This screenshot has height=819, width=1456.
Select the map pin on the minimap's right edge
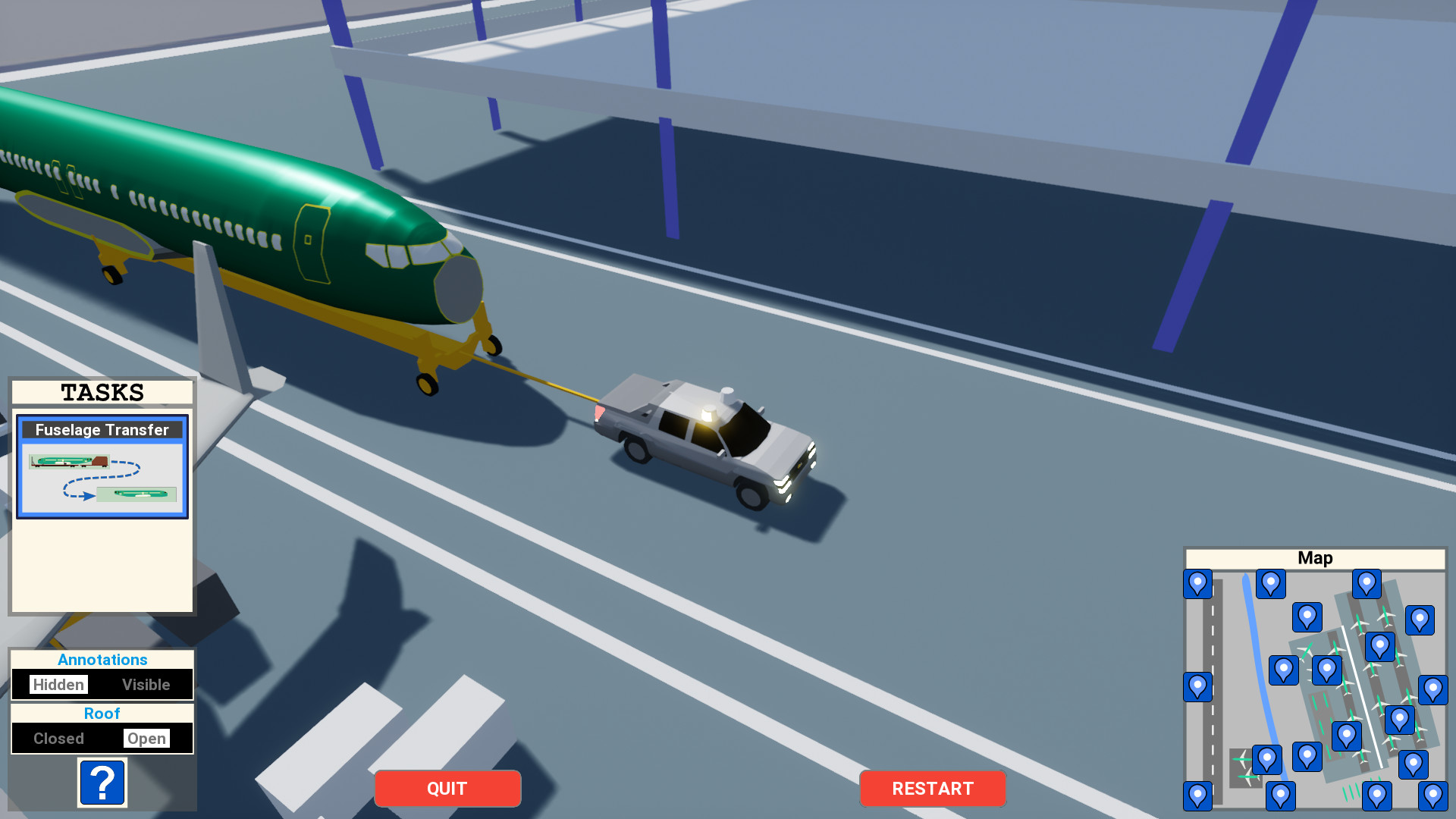[x=1432, y=689]
